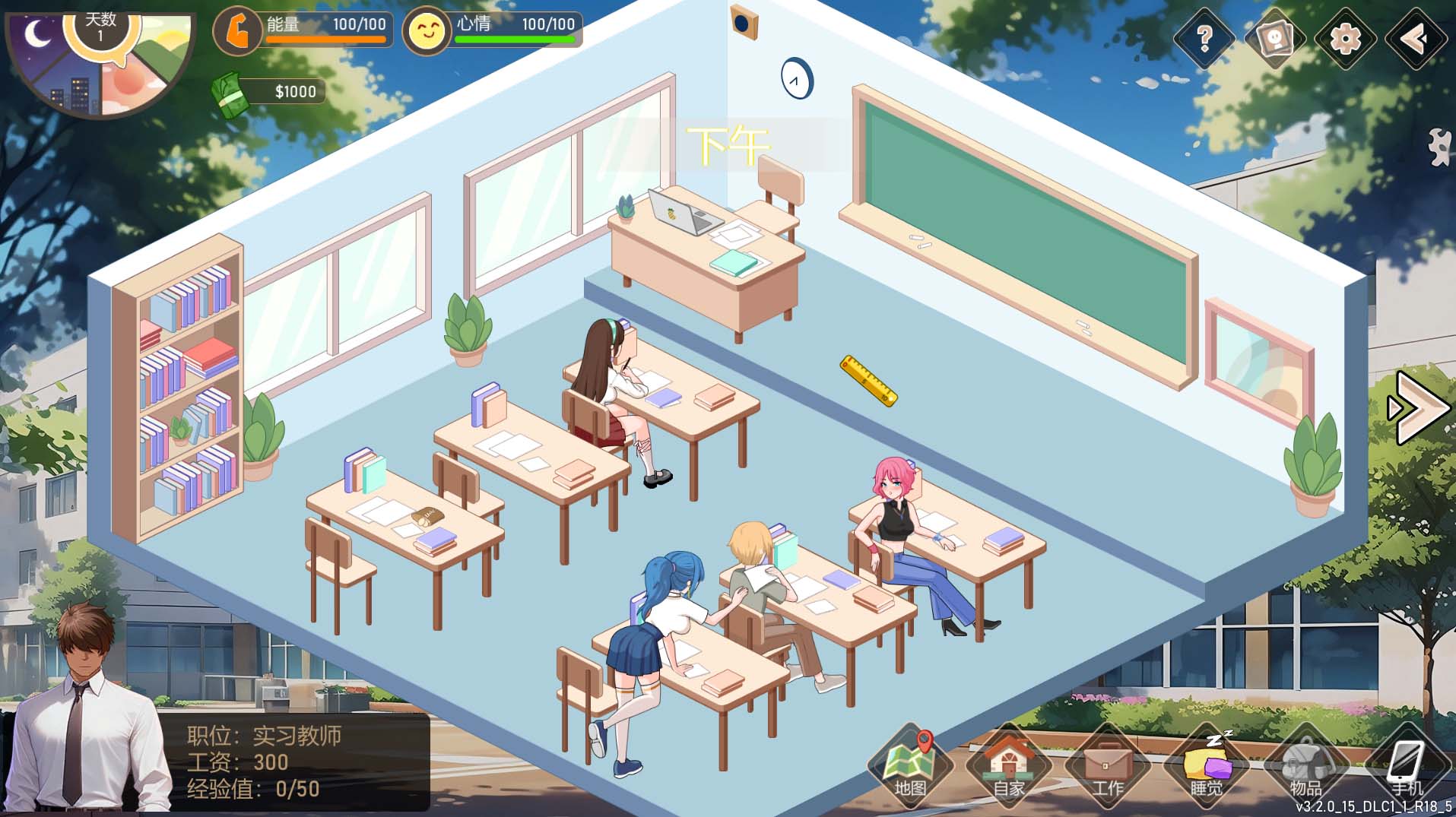Click the back arrow diamond button
The width and height of the screenshot is (1456, 817).
(x=1415, y=38)
